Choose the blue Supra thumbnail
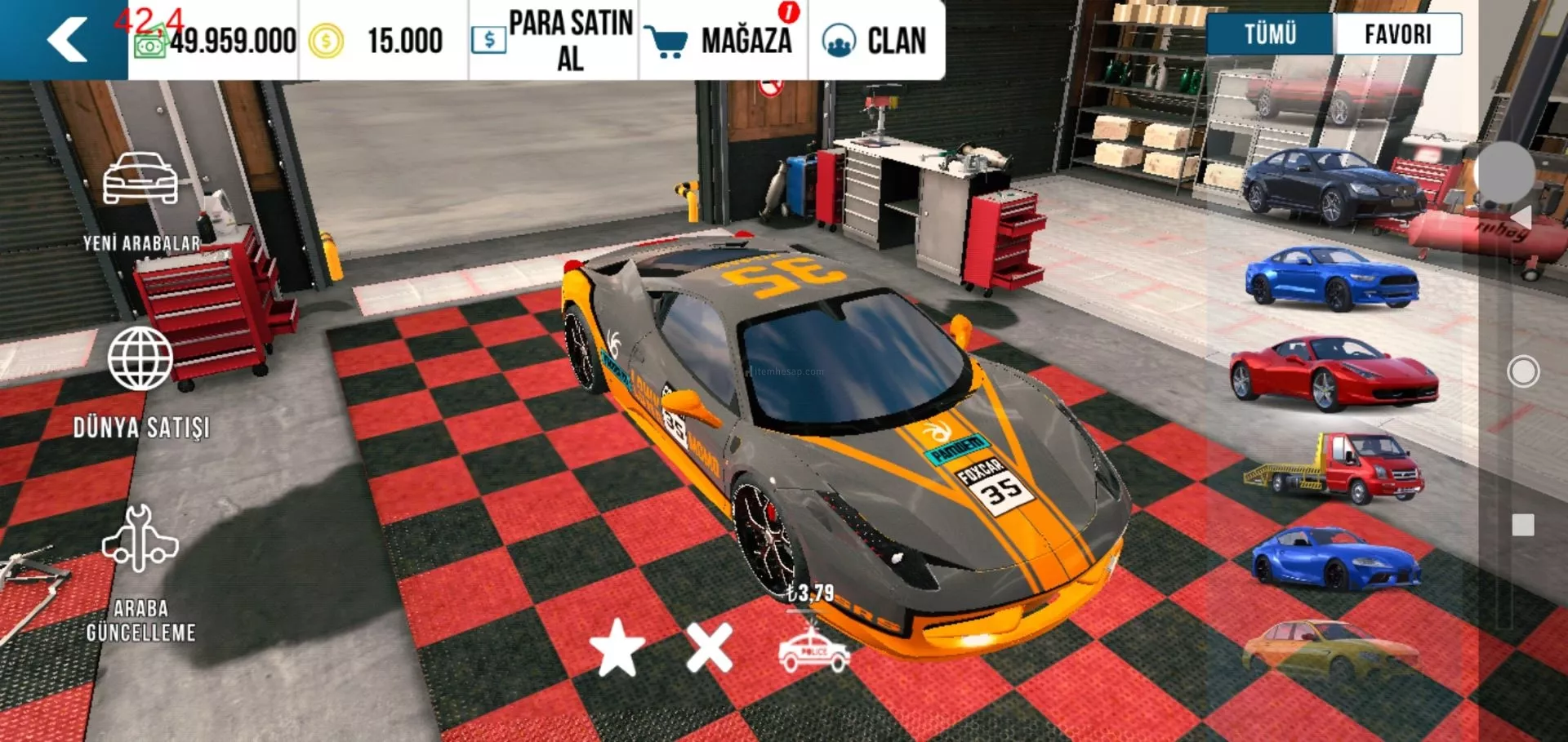The image size is (1568, 742). [1334, 559]
